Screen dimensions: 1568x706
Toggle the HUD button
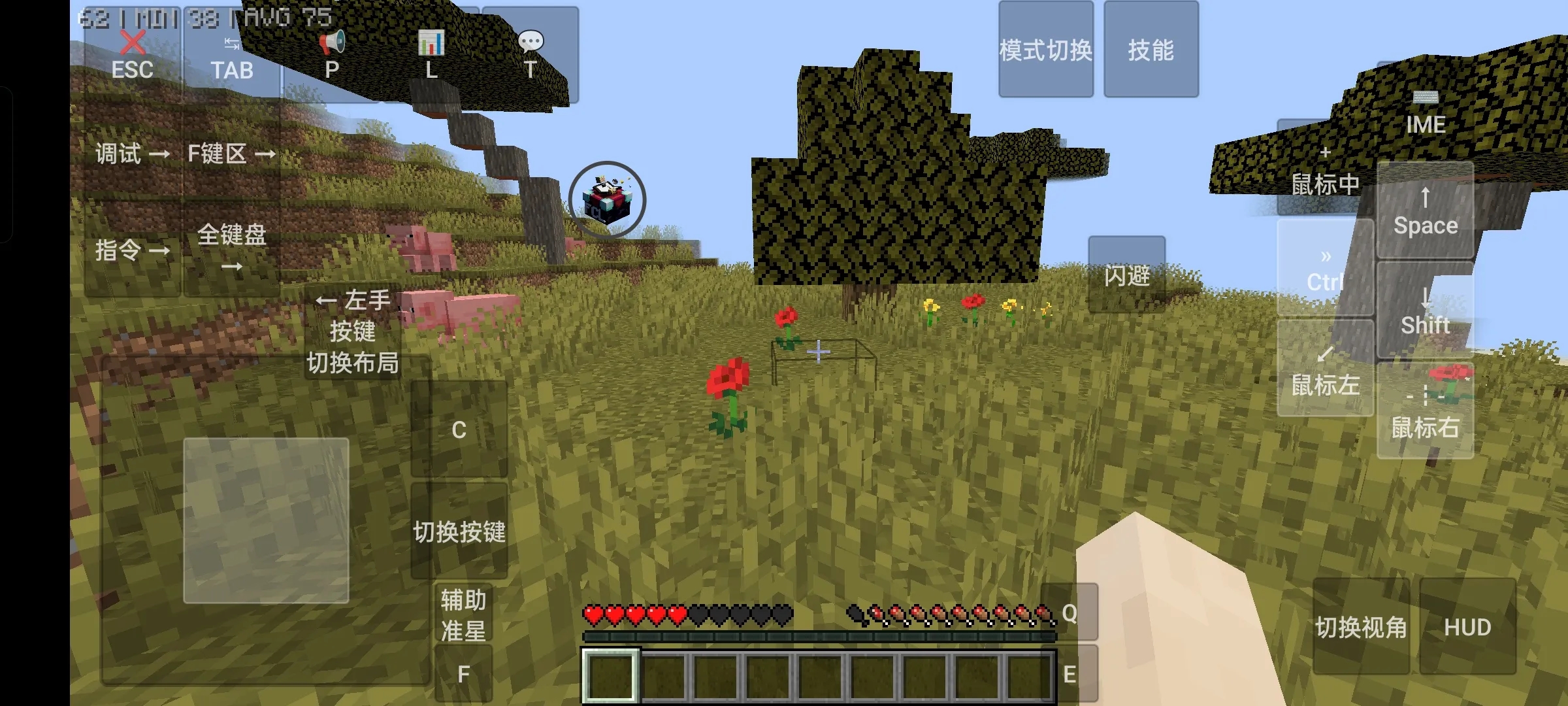[1467, 626]
